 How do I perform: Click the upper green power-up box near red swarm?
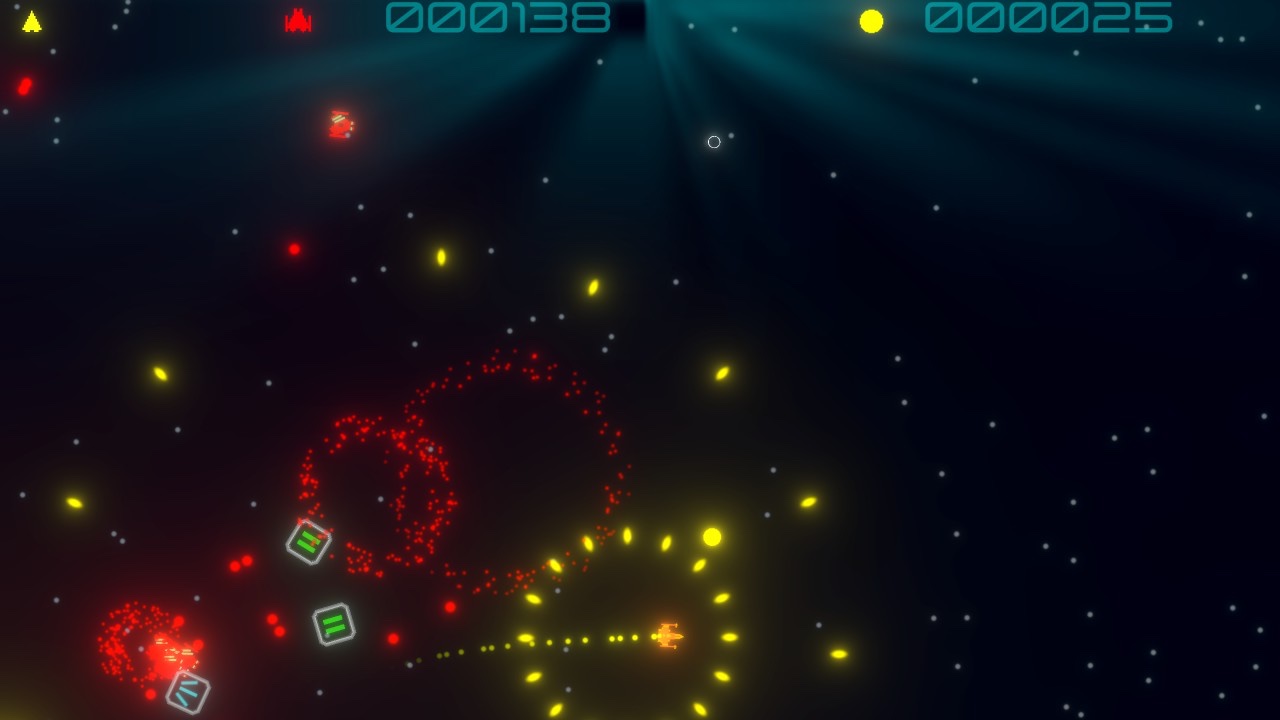(306, 541)
